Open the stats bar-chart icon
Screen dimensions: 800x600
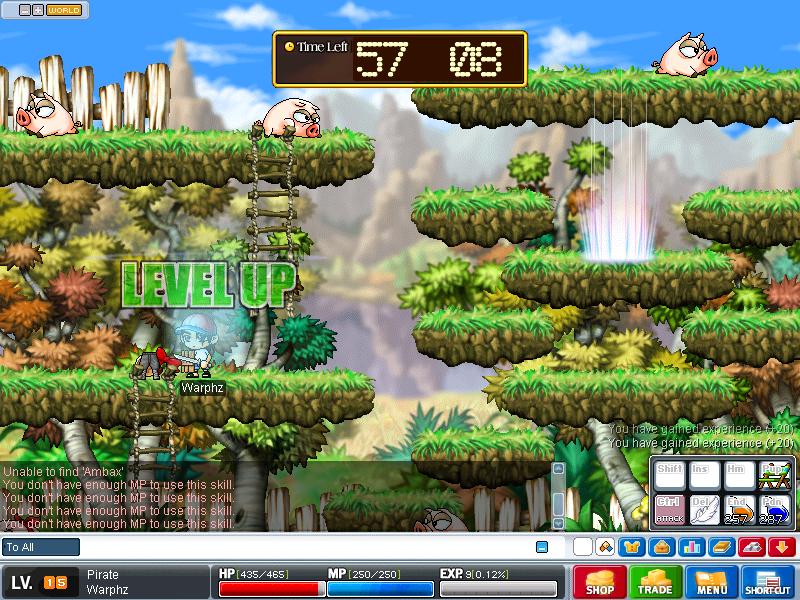click(689, 547)
